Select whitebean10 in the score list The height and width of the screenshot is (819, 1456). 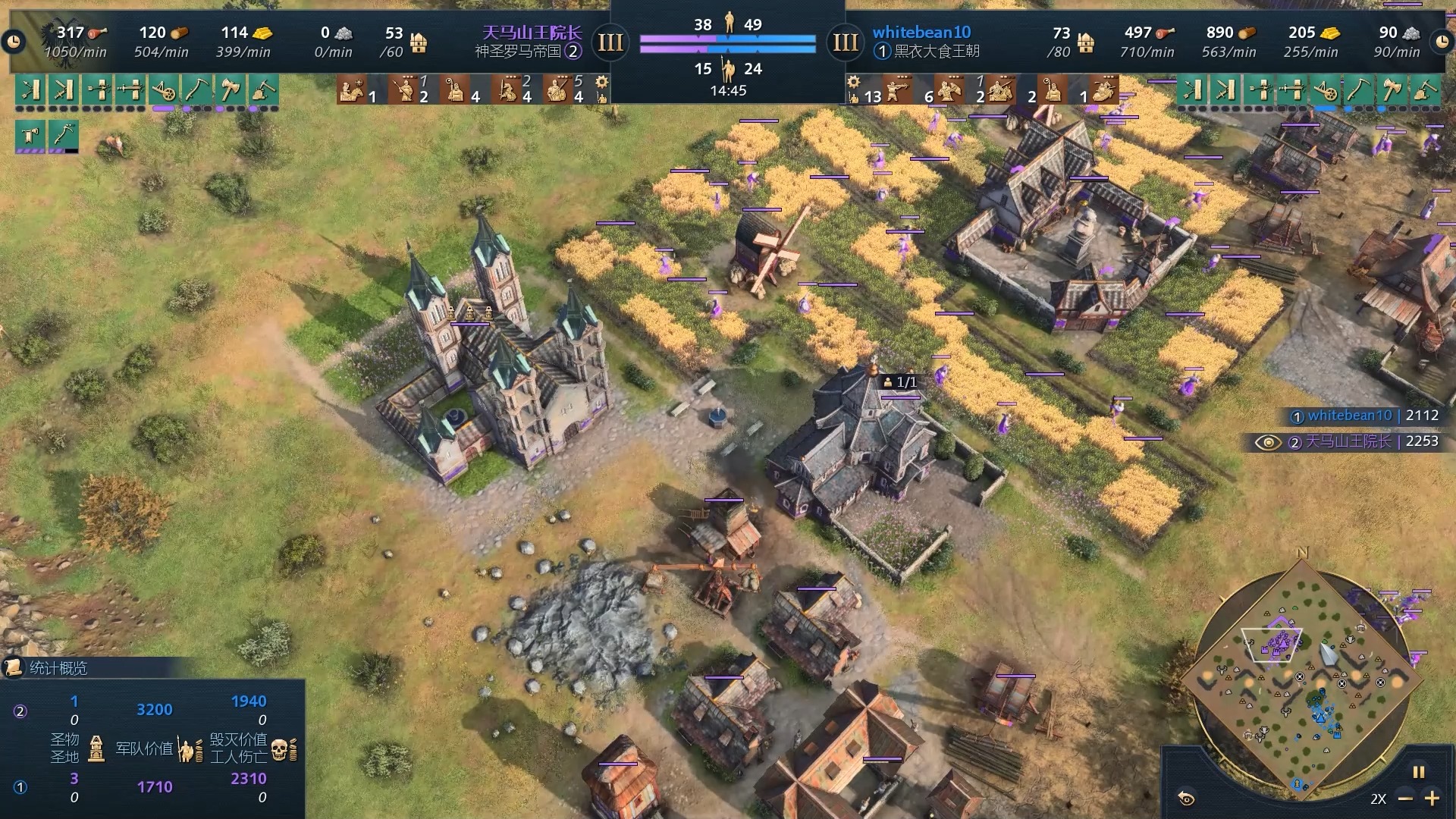[x=1349, y=416]
